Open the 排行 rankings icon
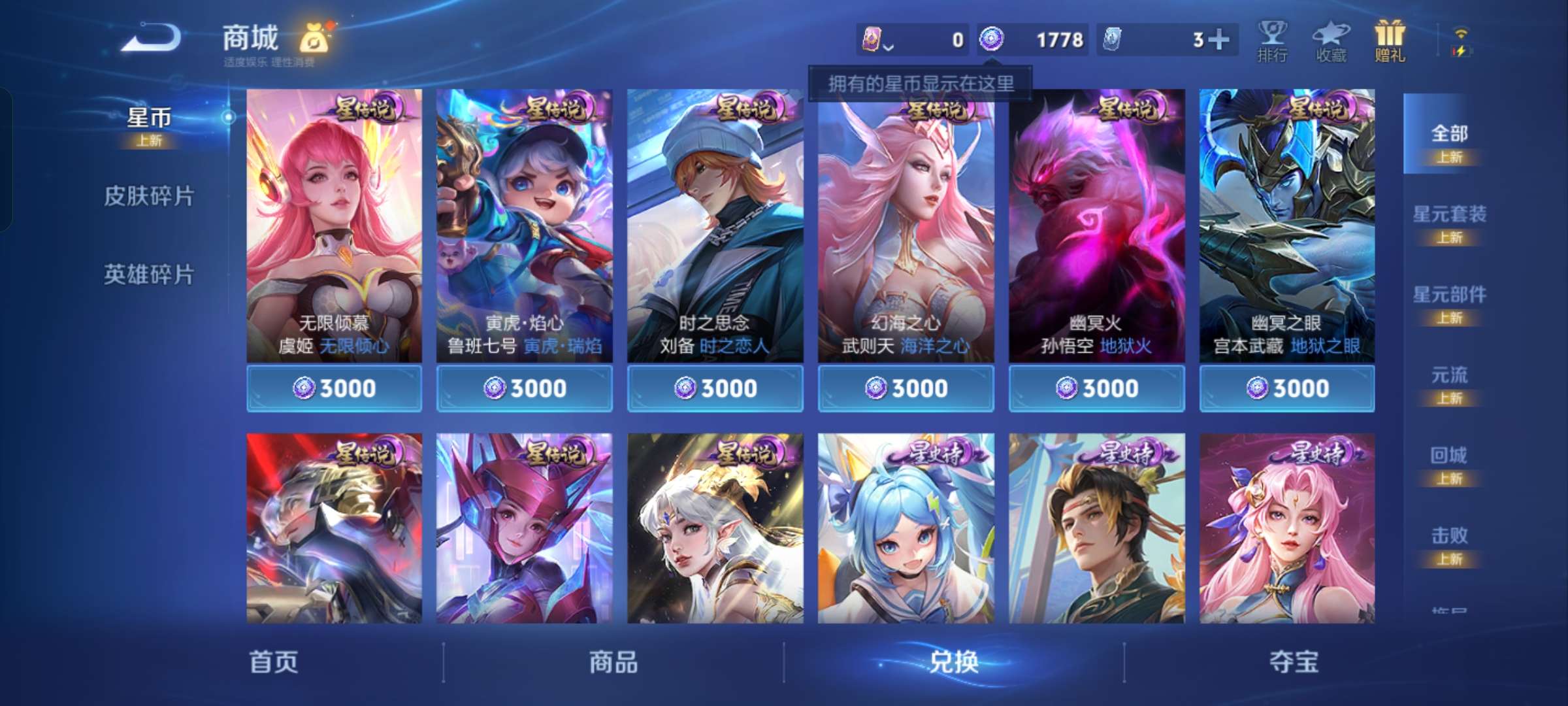 point(1273,41)
